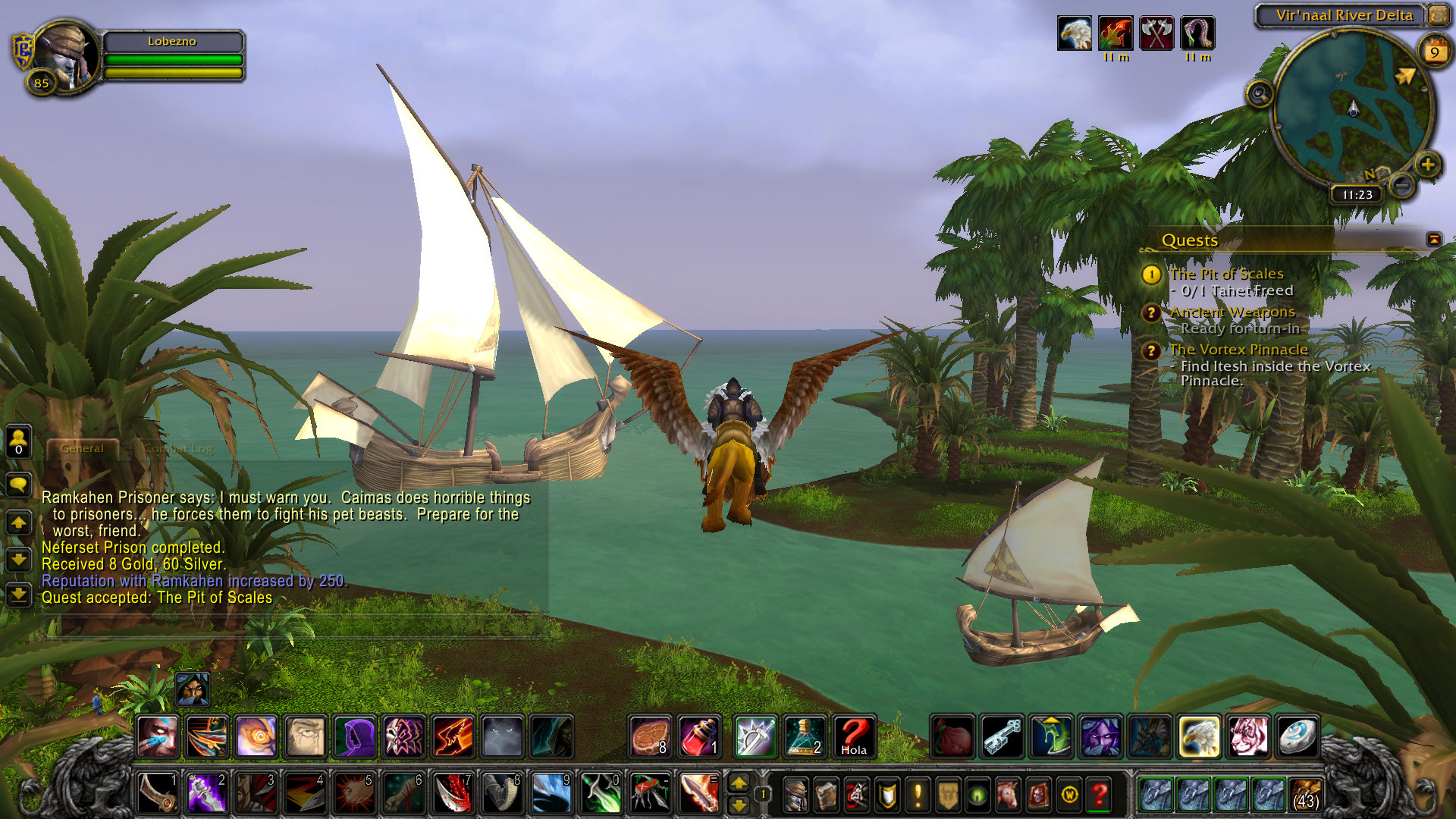Eat the meat food item with count 8
This screenshot has height=819, width=1456.
pos(650,736)
